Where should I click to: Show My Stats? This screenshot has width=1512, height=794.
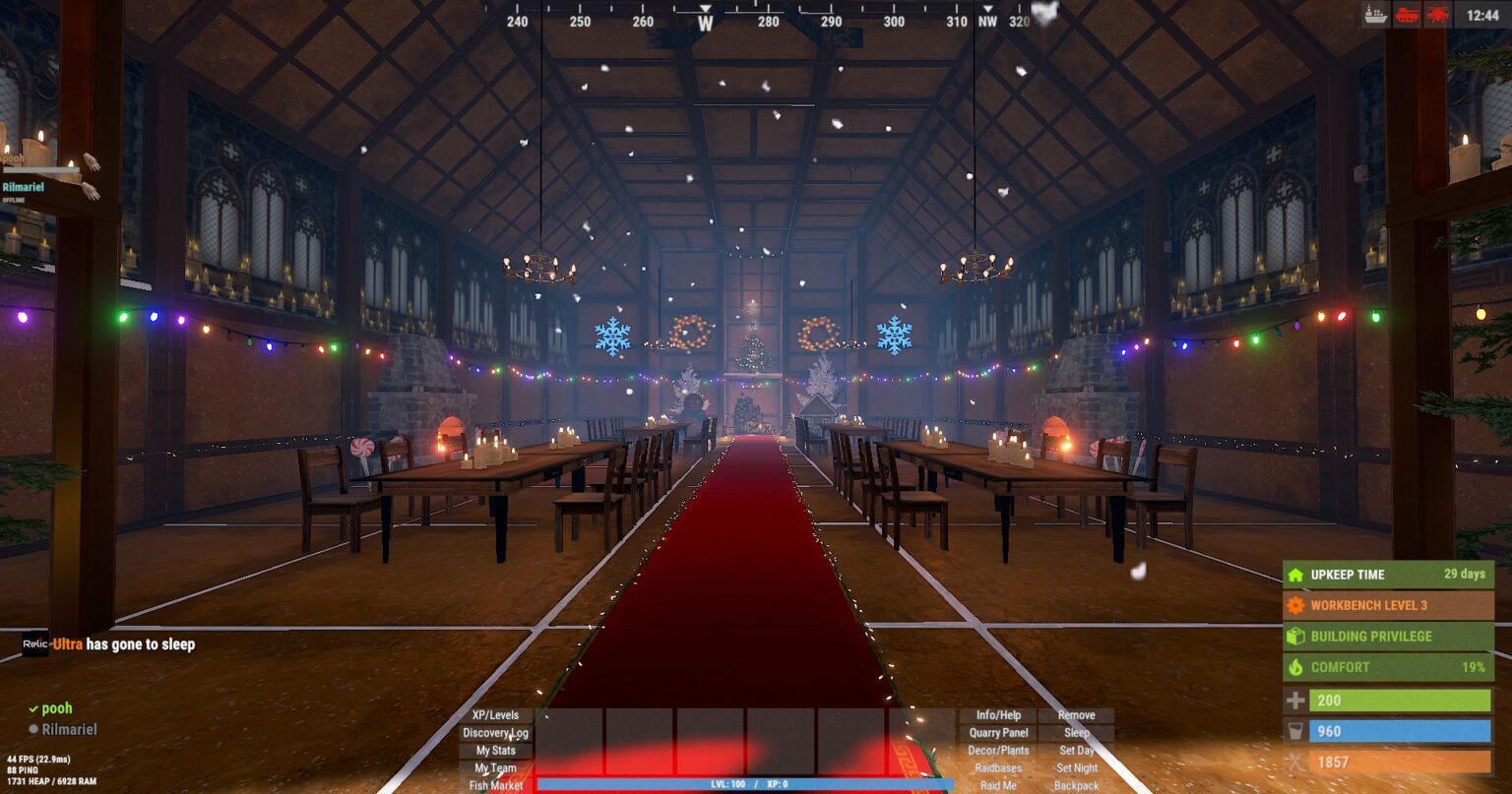pos(495,751)
